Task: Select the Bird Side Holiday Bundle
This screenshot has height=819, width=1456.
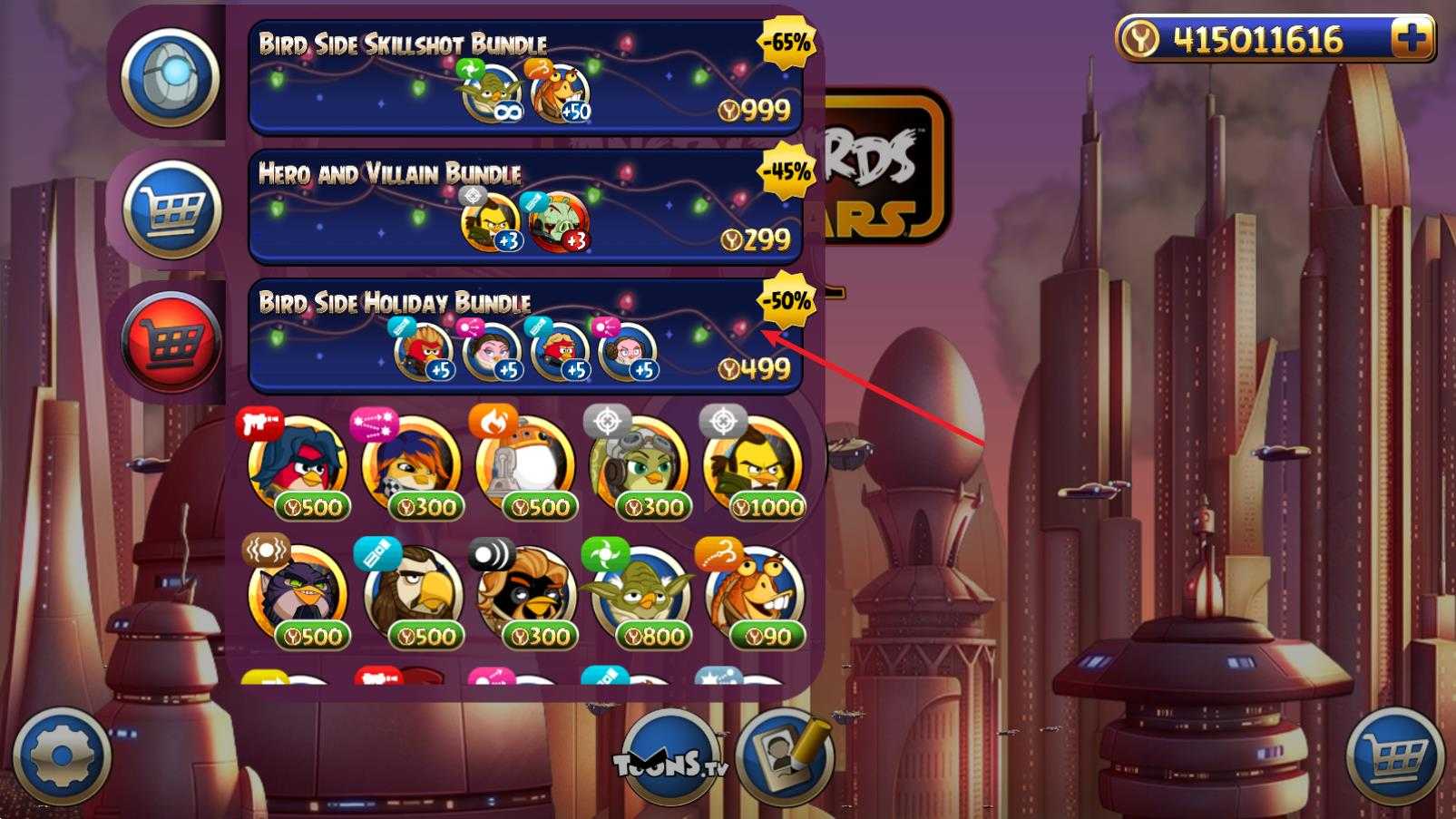Action: click(x=524, y=337)
